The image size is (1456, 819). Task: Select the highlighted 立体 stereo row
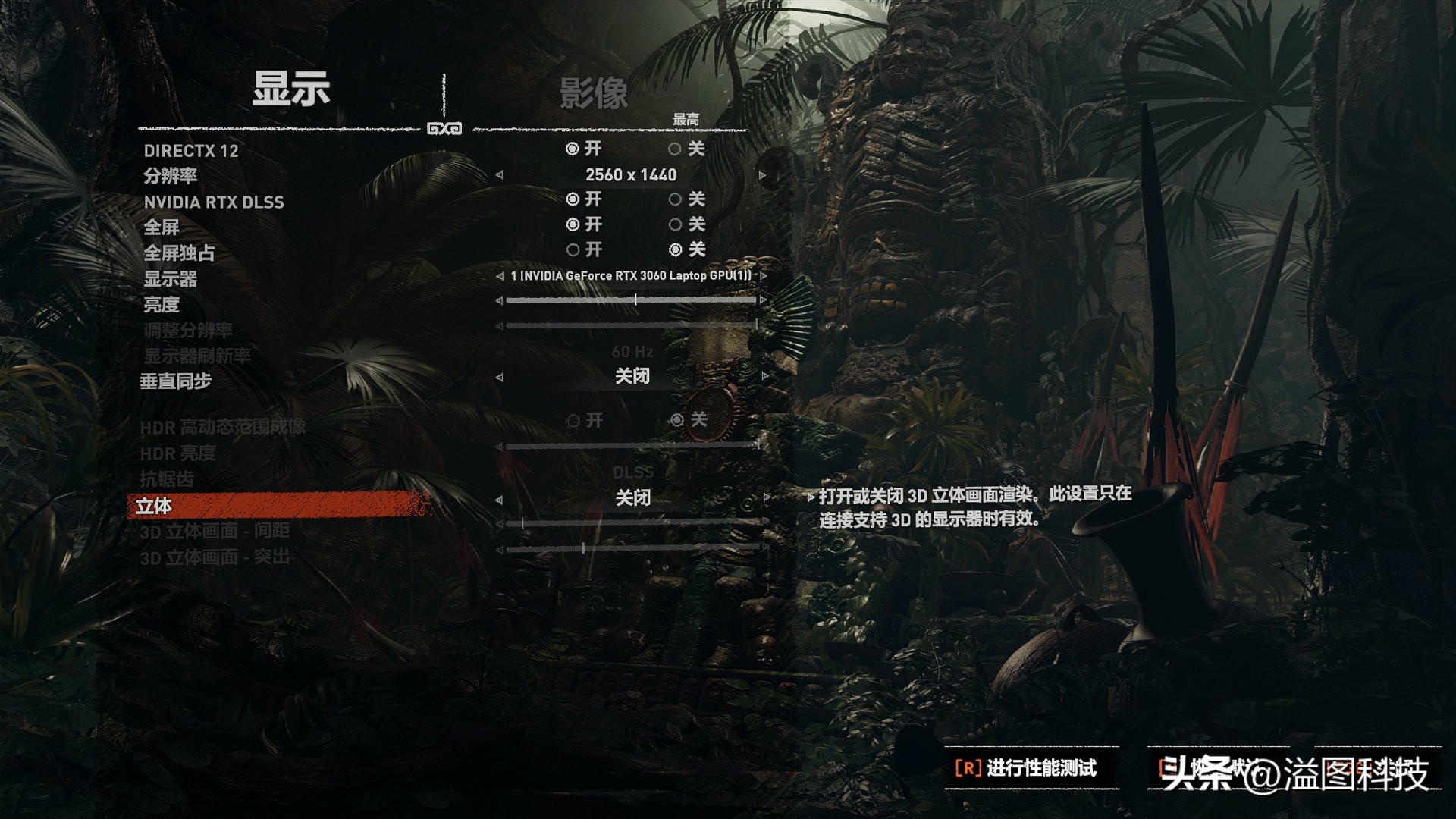pos(154,506)
